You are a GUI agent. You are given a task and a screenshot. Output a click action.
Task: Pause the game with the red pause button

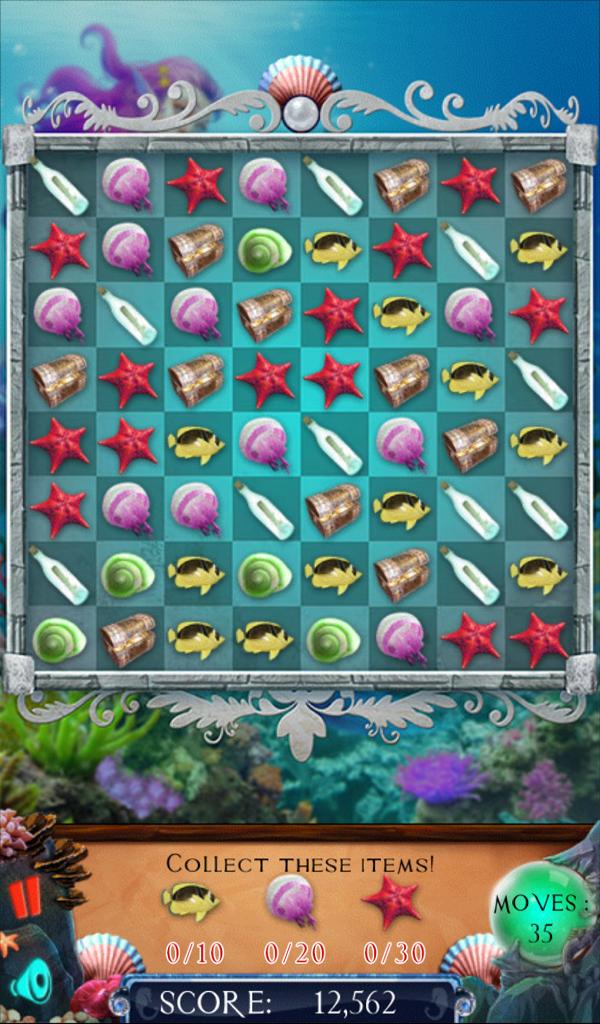27,897
